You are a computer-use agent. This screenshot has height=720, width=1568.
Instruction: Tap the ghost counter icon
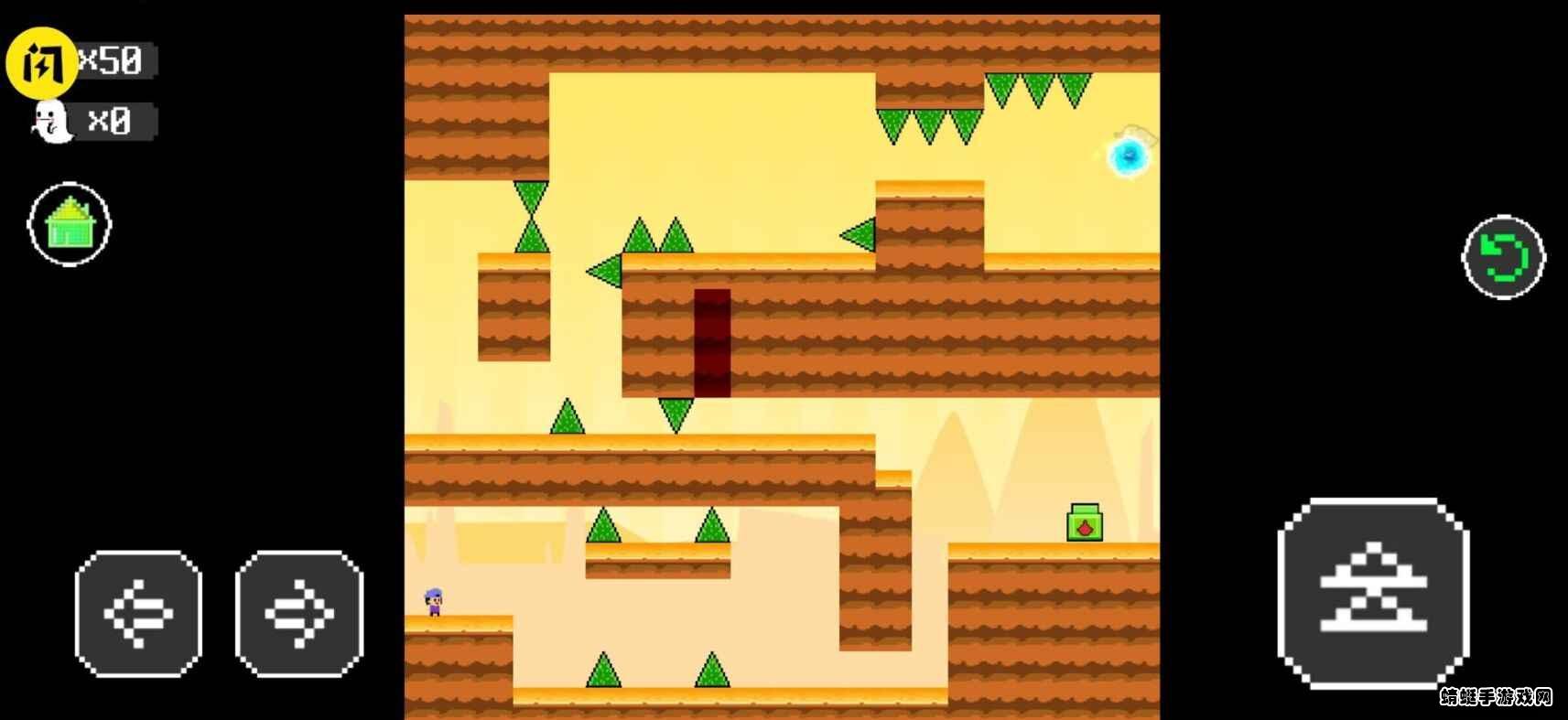[x=53, y=122]
